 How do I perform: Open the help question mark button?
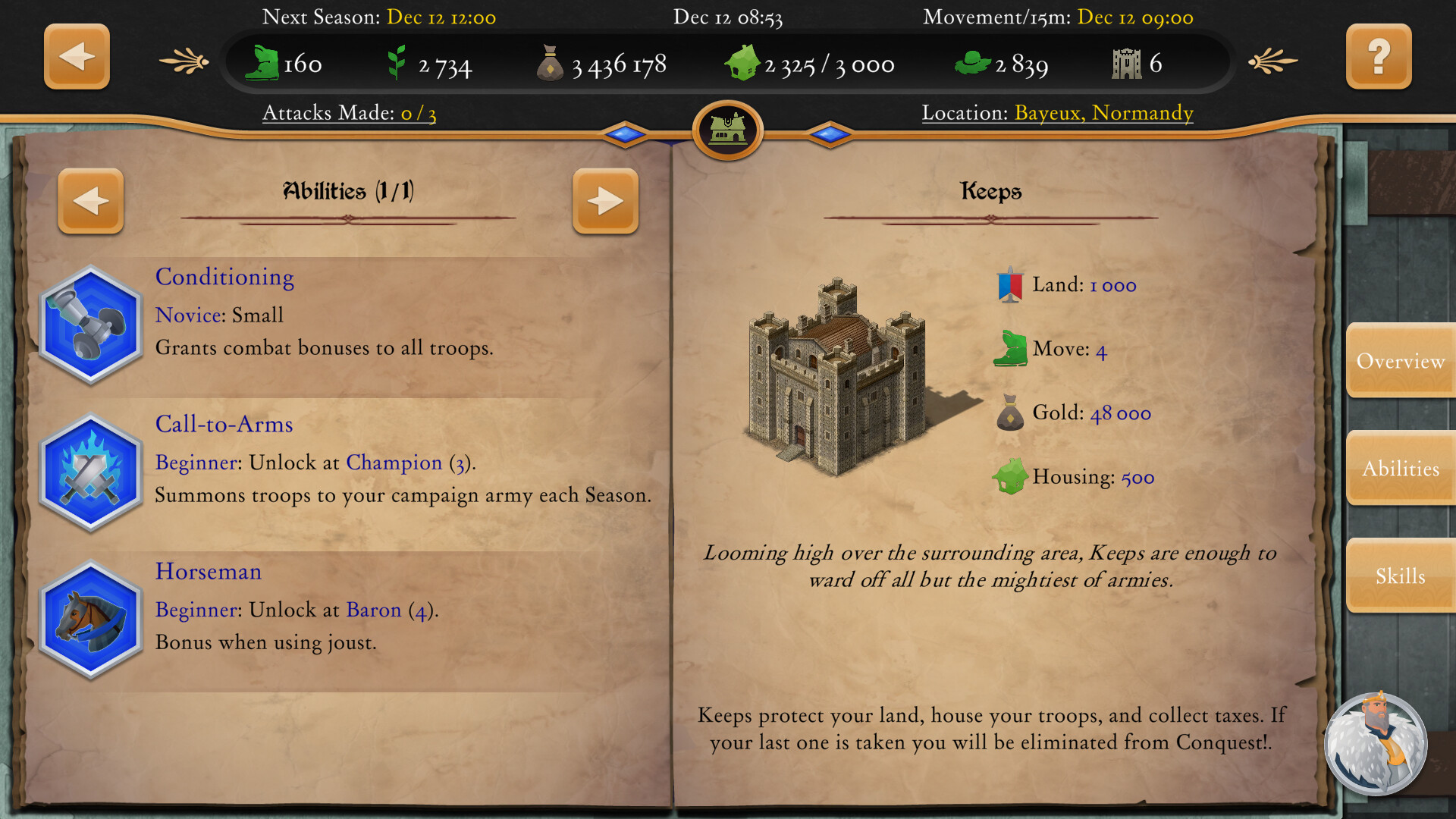click(x=1379, y=56)
